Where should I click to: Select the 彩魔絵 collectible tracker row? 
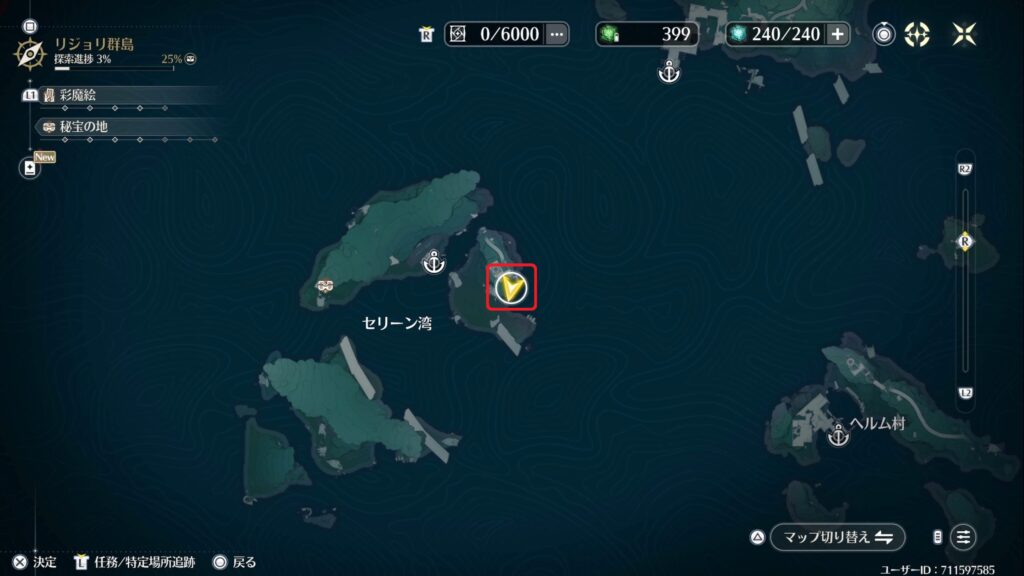point(120,95)
